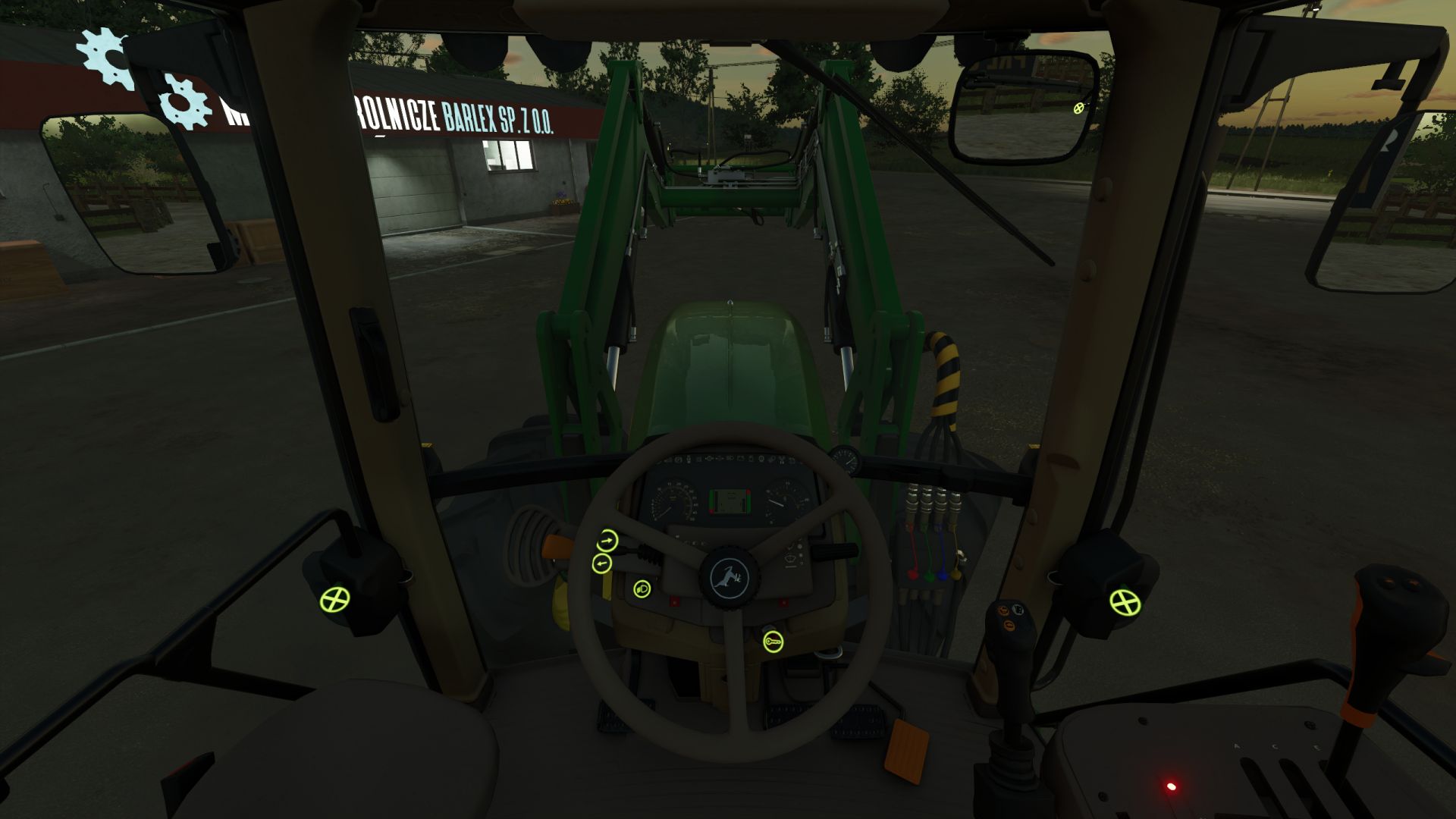
Task: Activate the left-arrow turn signal marker
Action: [x=601, y=563]
